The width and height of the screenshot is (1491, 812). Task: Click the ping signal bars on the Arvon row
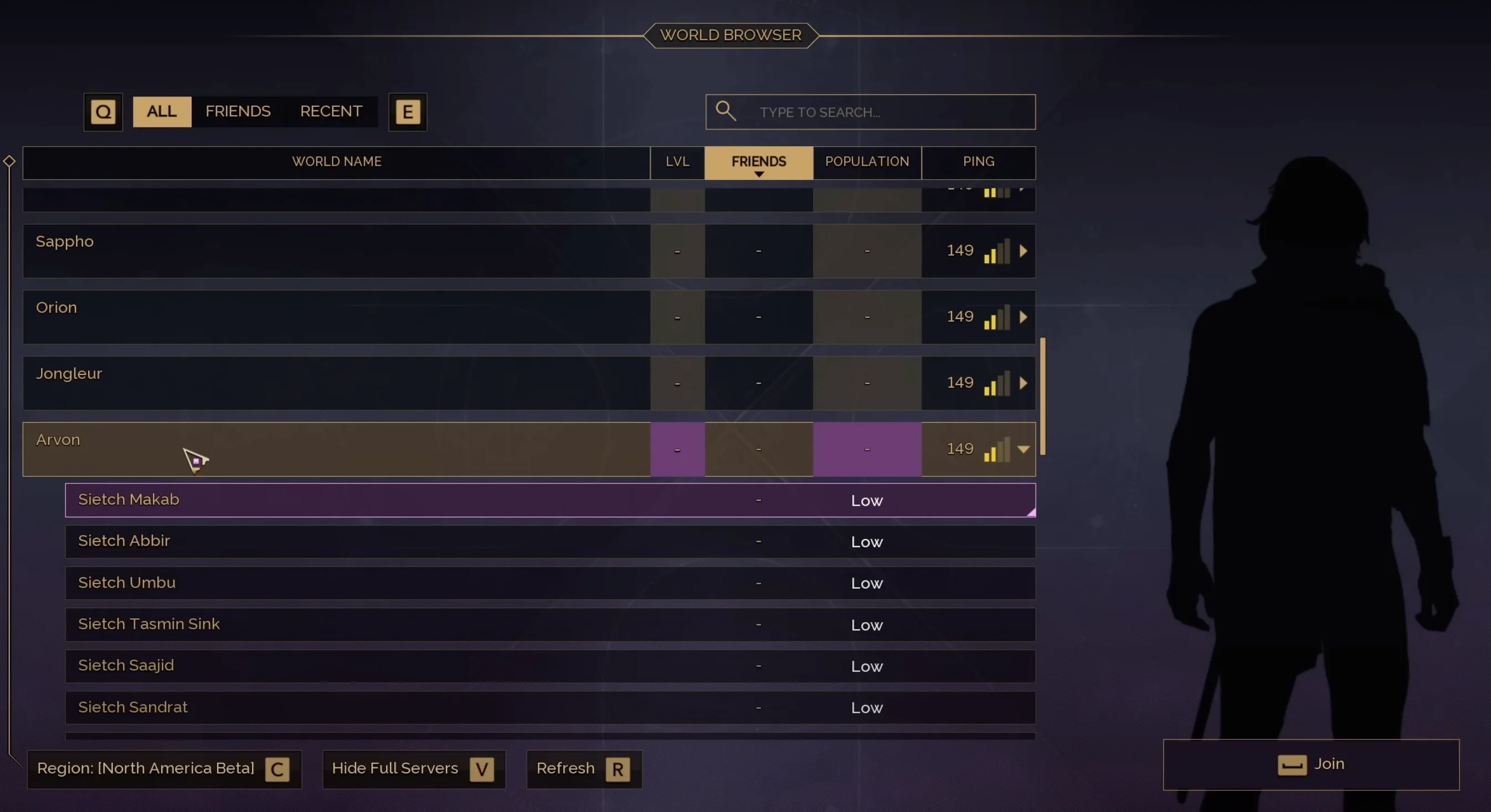click(x=997, y=449)
